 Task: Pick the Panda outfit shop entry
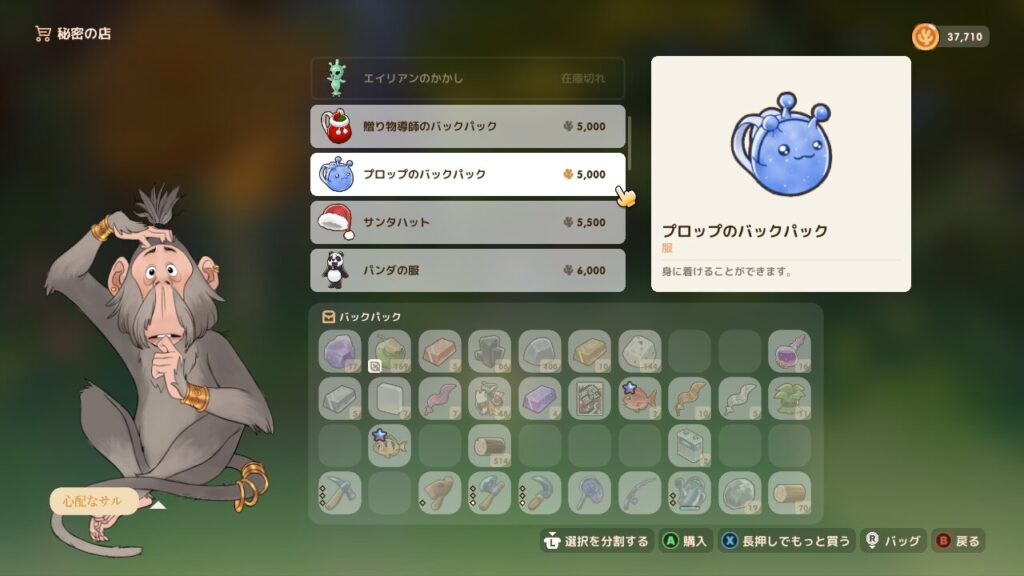pos(467,270)
